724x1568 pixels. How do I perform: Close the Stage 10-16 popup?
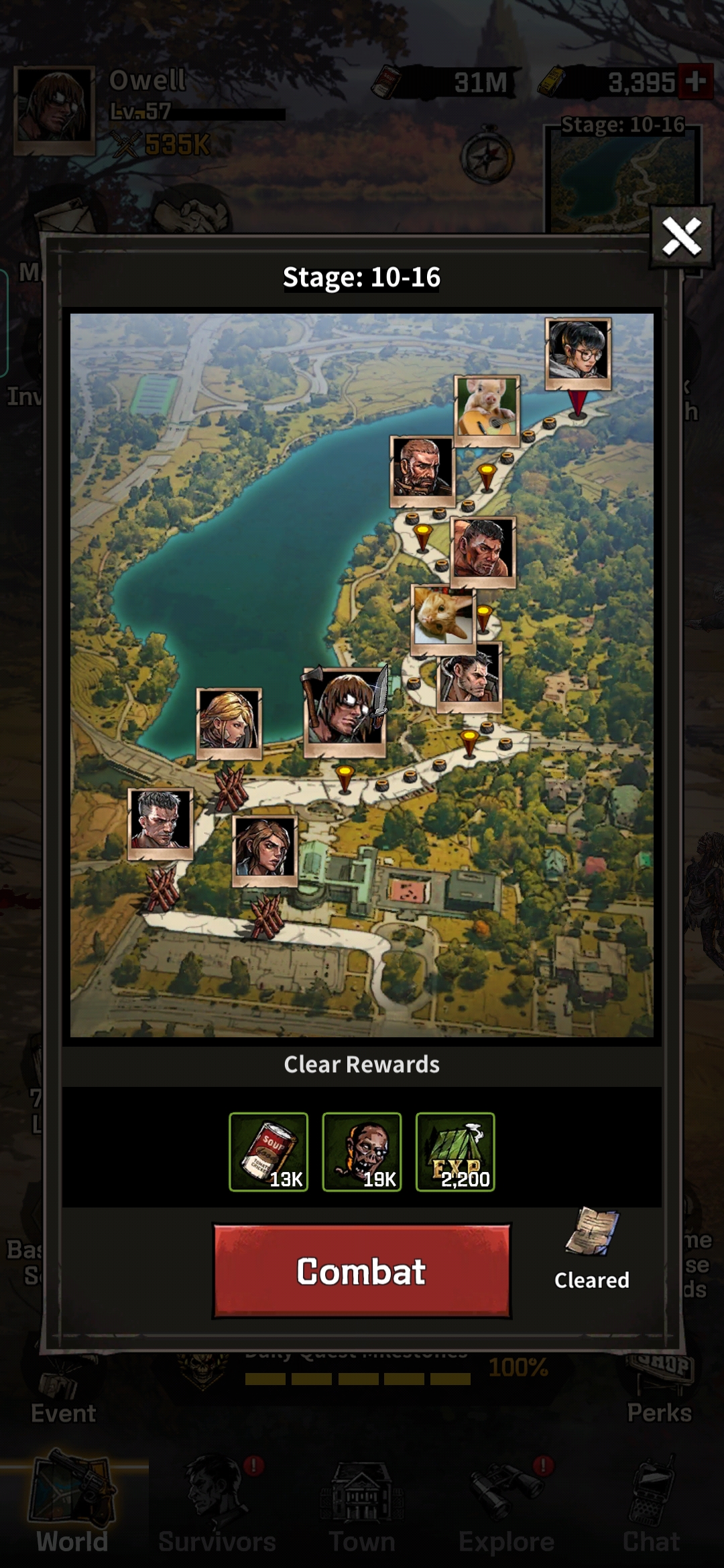(x=681, y=237)
